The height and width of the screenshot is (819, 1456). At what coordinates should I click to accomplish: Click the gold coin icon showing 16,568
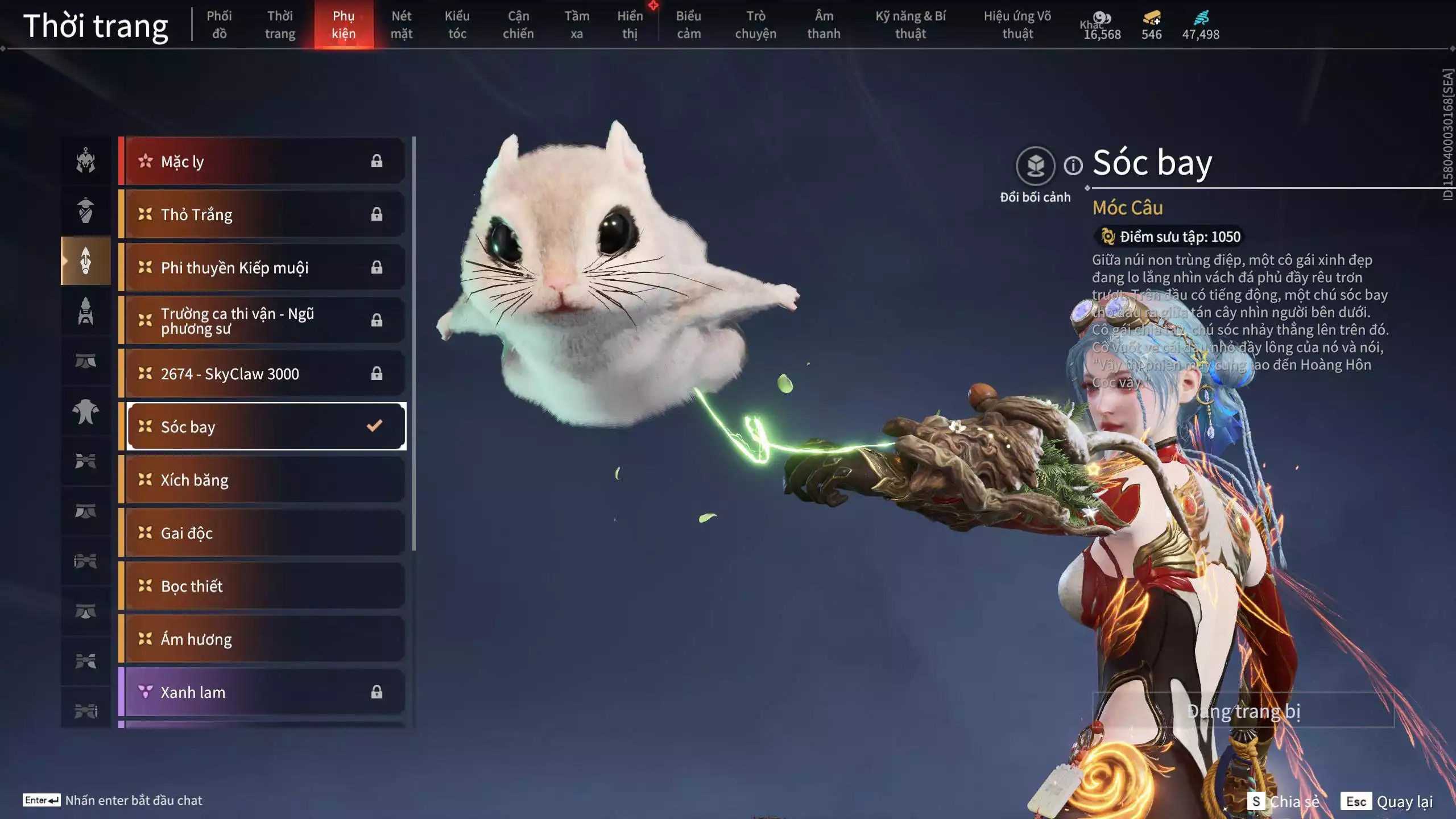coord(1102,17)
